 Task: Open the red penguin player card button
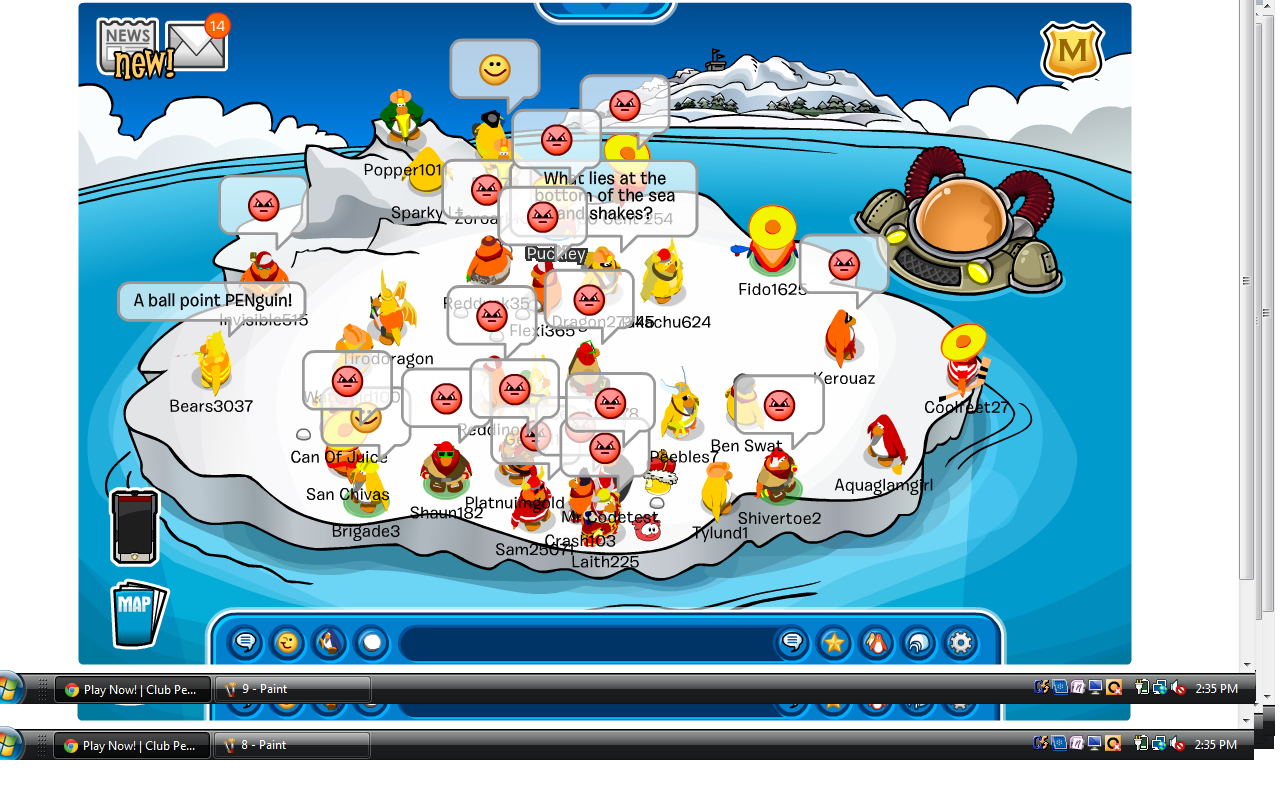876,642
